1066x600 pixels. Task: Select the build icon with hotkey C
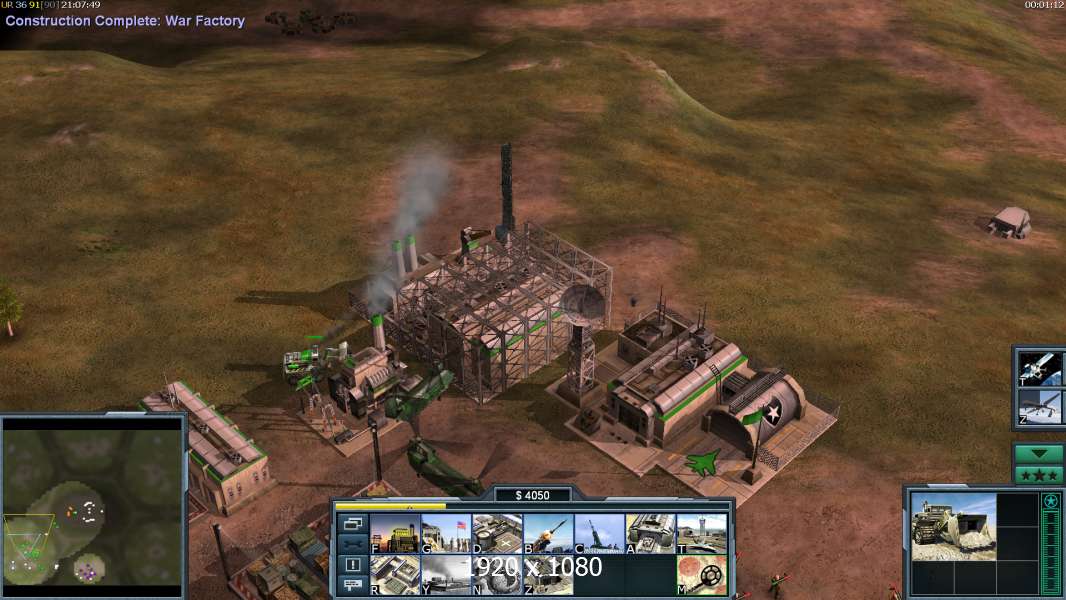599,534
